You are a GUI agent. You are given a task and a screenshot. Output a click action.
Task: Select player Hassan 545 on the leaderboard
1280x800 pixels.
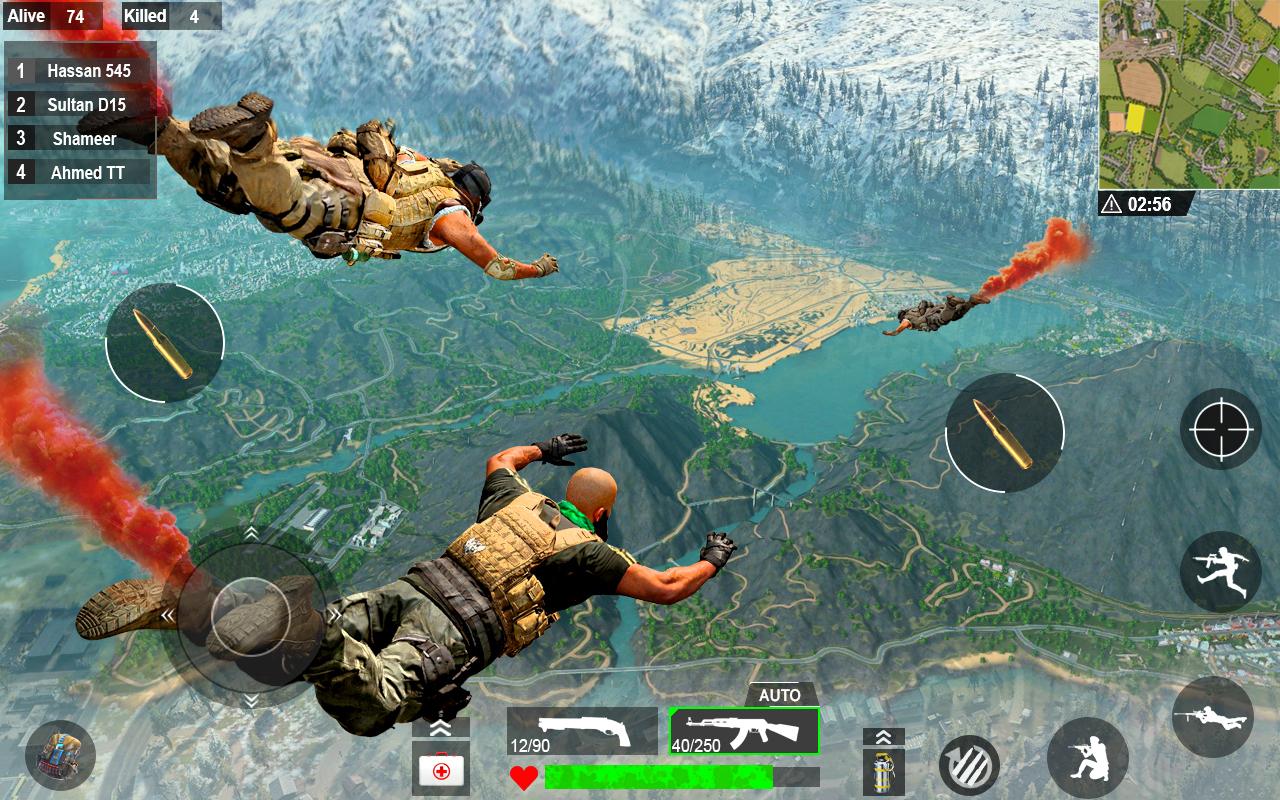click(80, 70)
